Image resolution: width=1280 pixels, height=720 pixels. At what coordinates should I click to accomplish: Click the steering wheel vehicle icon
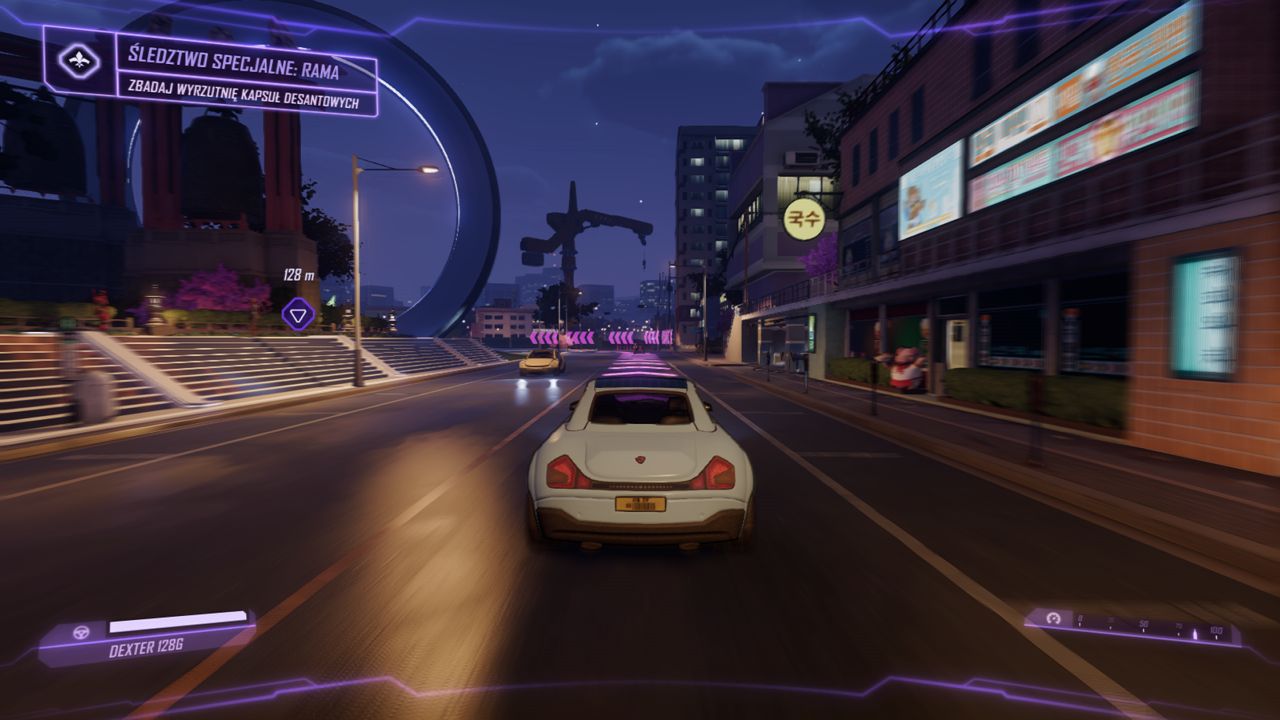(x=81, y=631)
